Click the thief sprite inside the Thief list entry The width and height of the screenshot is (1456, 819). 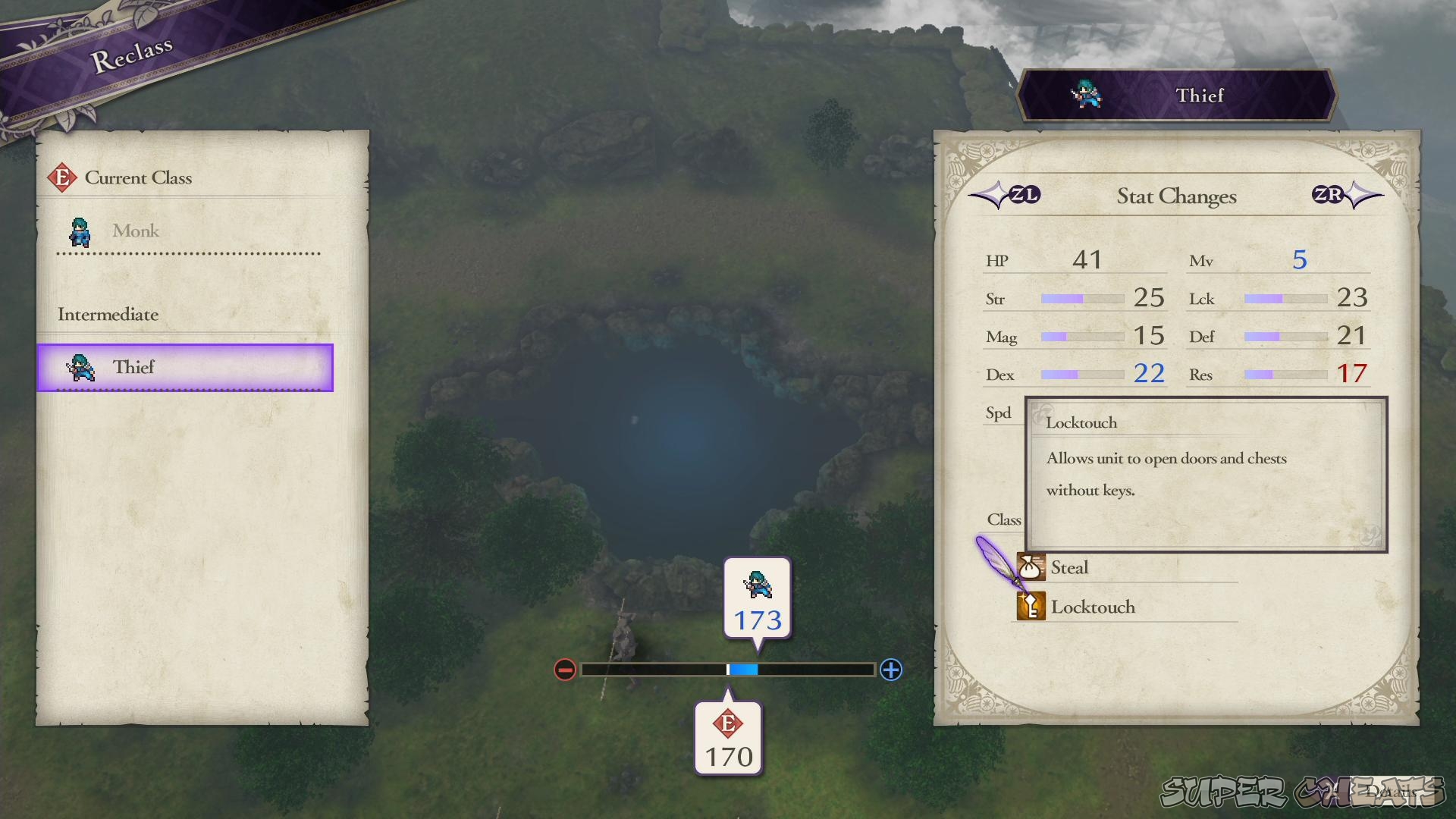point(83,367)
